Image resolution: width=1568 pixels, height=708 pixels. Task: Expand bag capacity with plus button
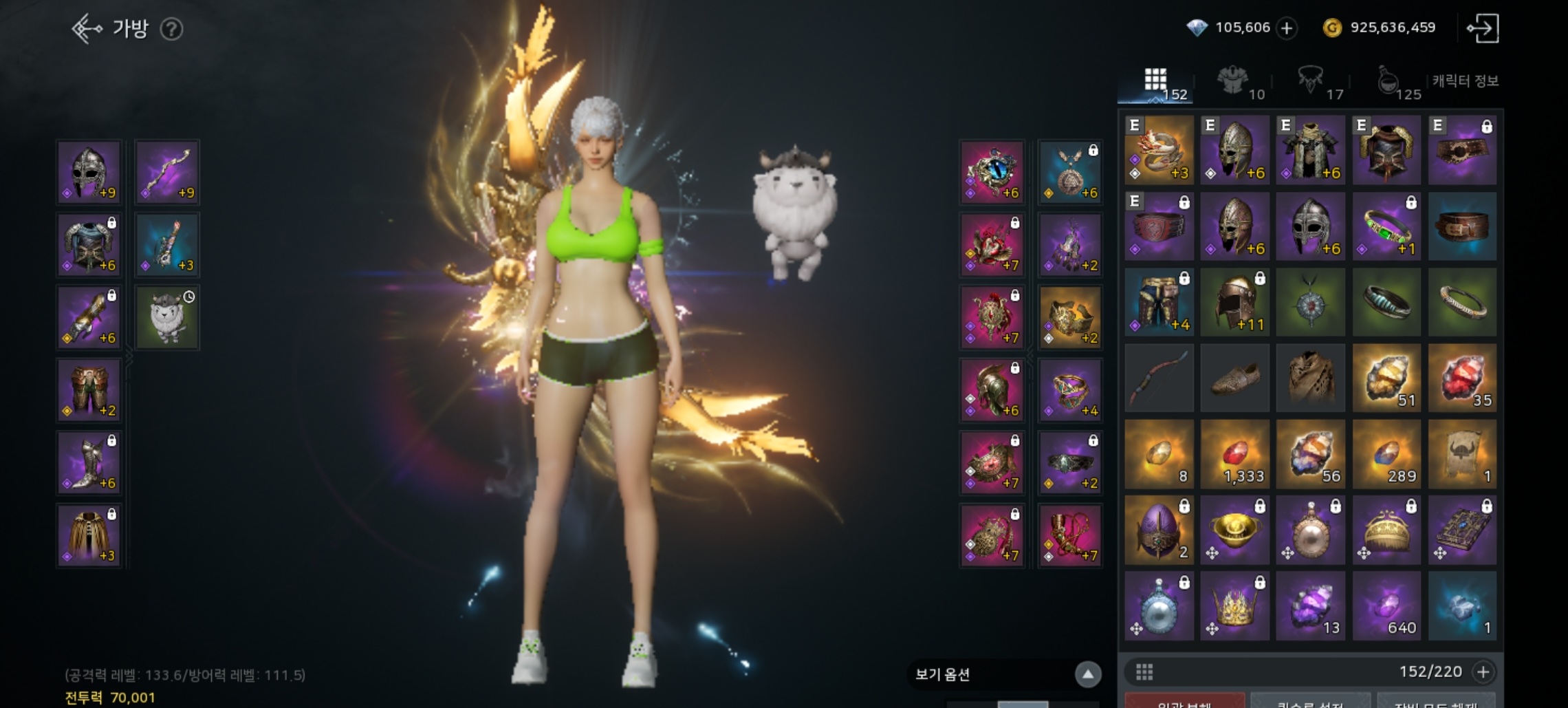click(x=1483, y=672)
